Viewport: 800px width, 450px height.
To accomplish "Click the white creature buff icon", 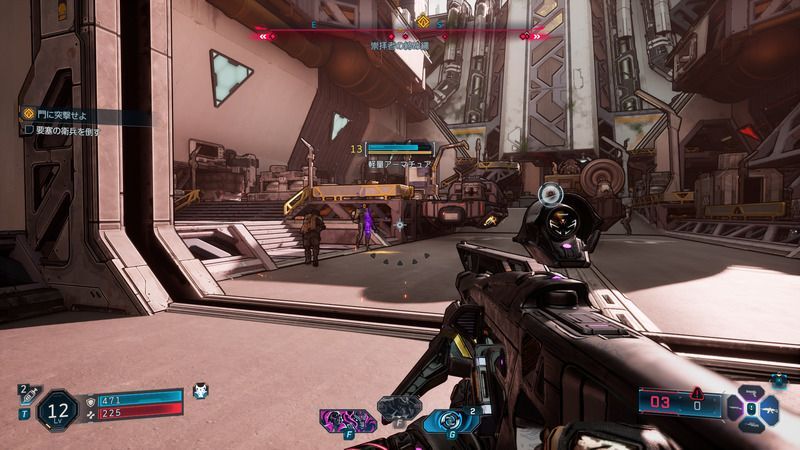I will tap(200, 391).
